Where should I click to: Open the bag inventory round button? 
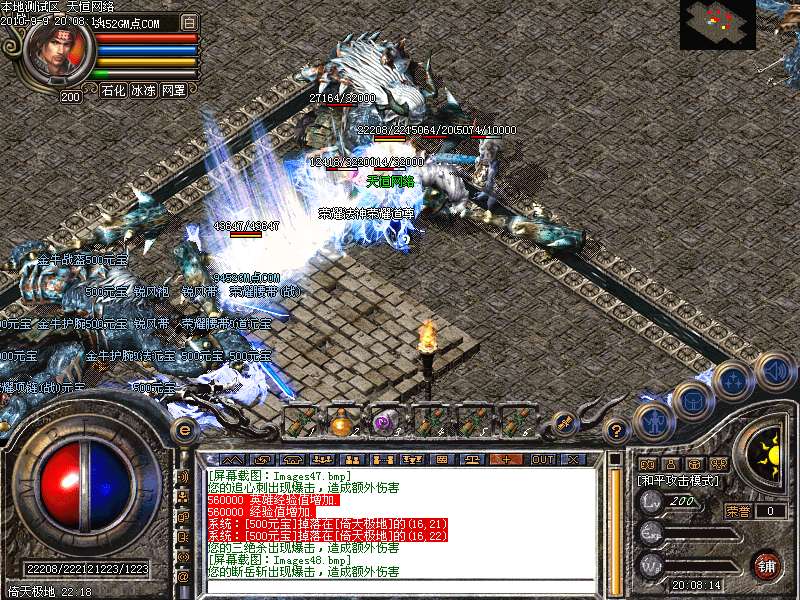point(691,400)
